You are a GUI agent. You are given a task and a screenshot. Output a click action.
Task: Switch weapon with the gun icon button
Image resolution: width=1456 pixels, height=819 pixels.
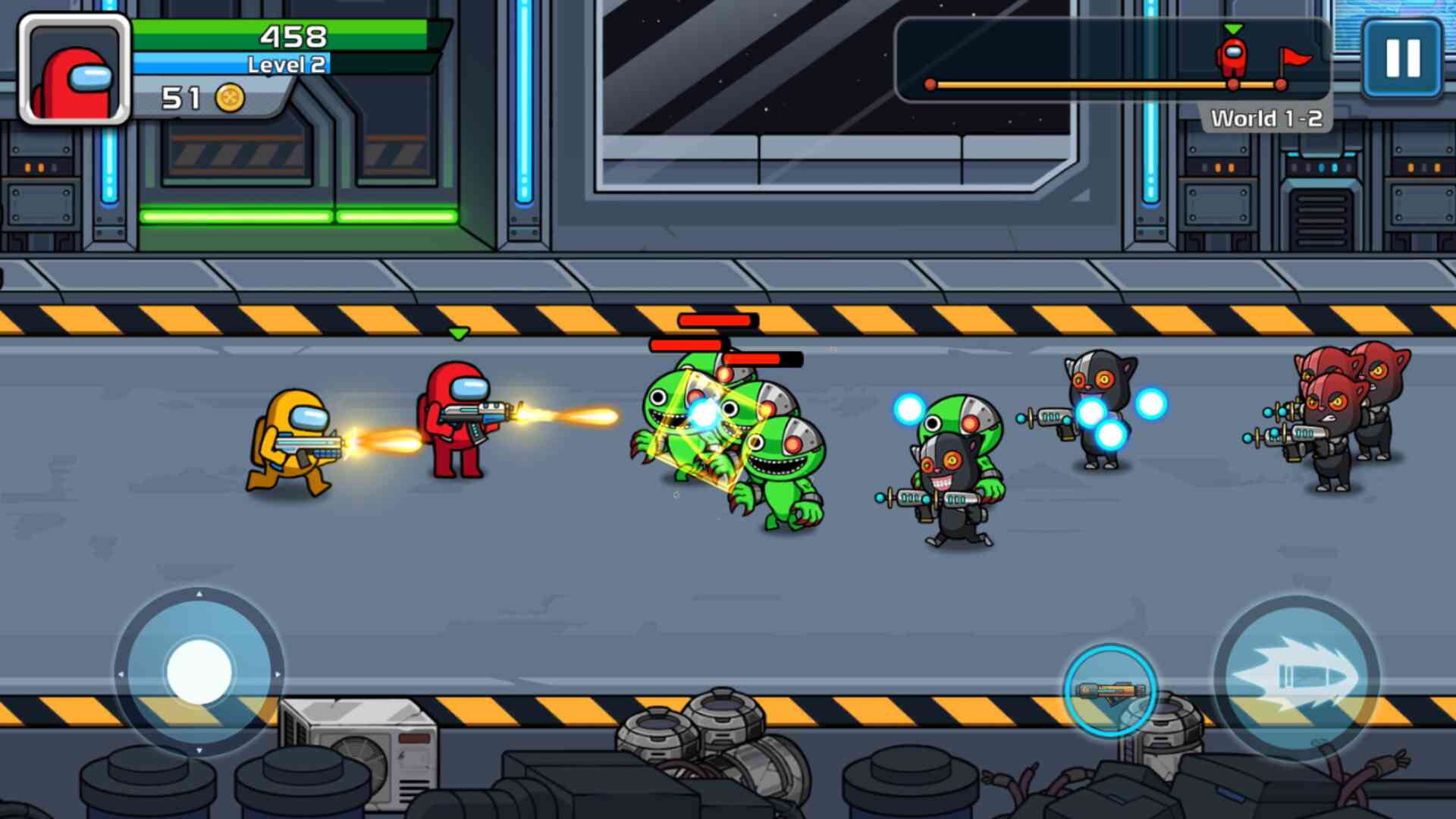click(x=1109, y=690)
